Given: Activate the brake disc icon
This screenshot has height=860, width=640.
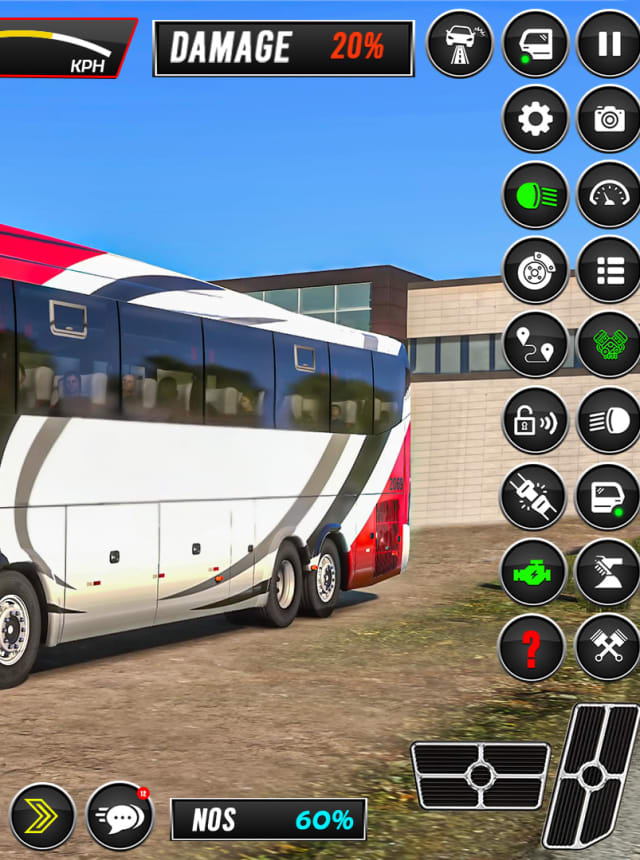Looking at the screenshot, I should (x=535, y=270).
